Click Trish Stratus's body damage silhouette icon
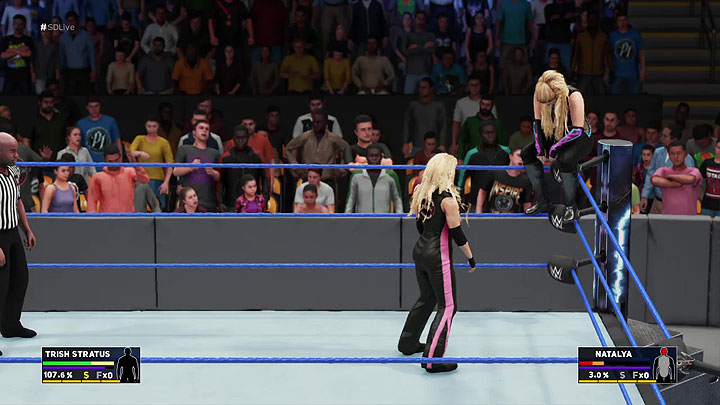The width and height of the screenshot is (720, 405). click(127, 366)
